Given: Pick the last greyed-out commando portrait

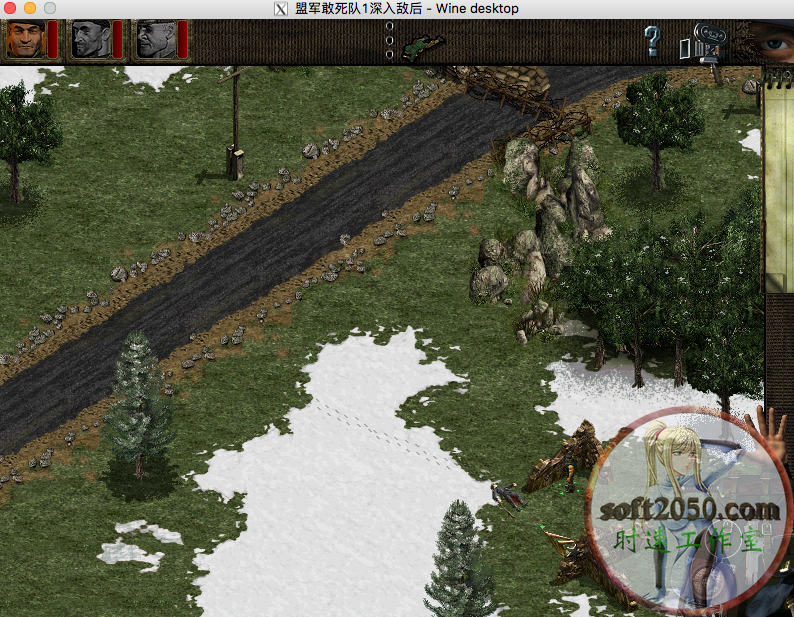Looking at the screenshot, I should pos(154,40).
